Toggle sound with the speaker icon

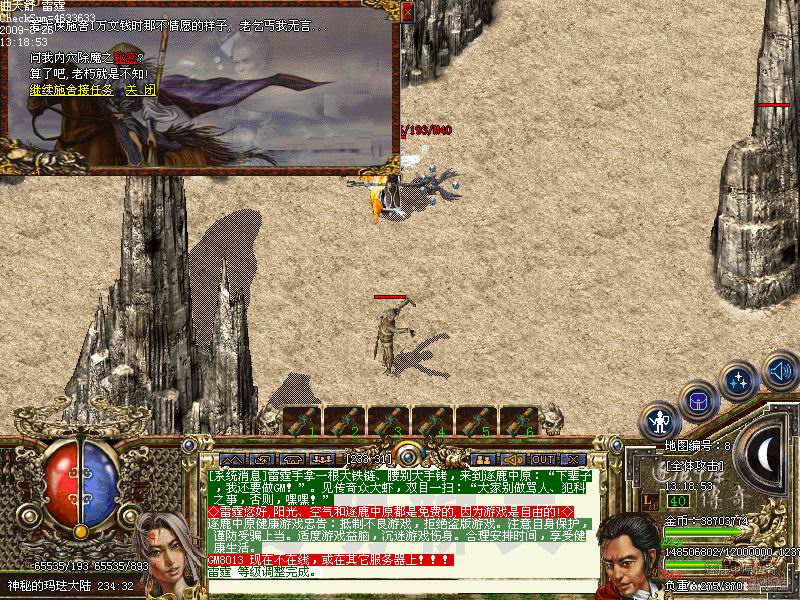[779, 371]
